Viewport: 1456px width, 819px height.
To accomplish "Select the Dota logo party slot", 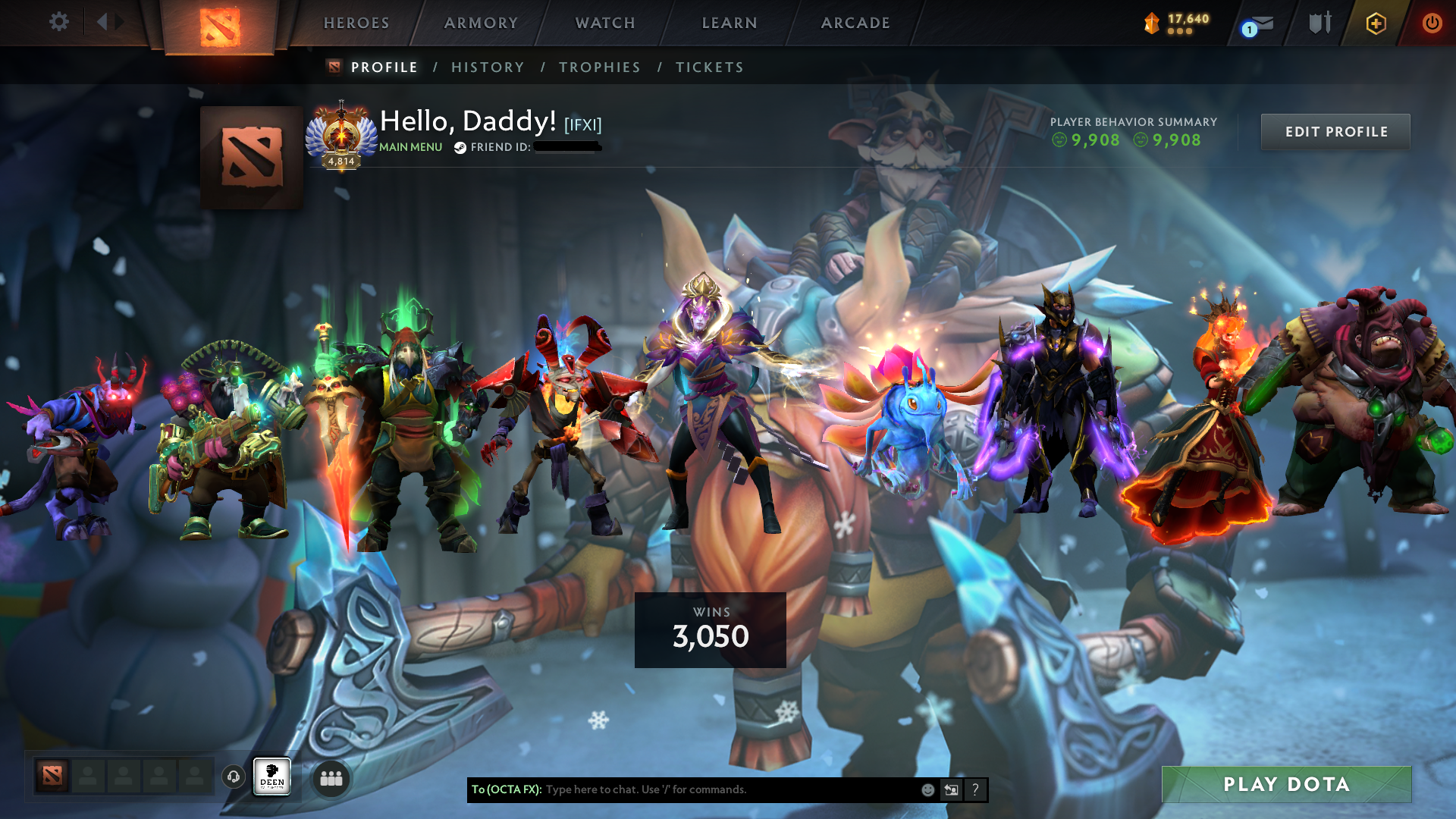I will click(52, 777).
